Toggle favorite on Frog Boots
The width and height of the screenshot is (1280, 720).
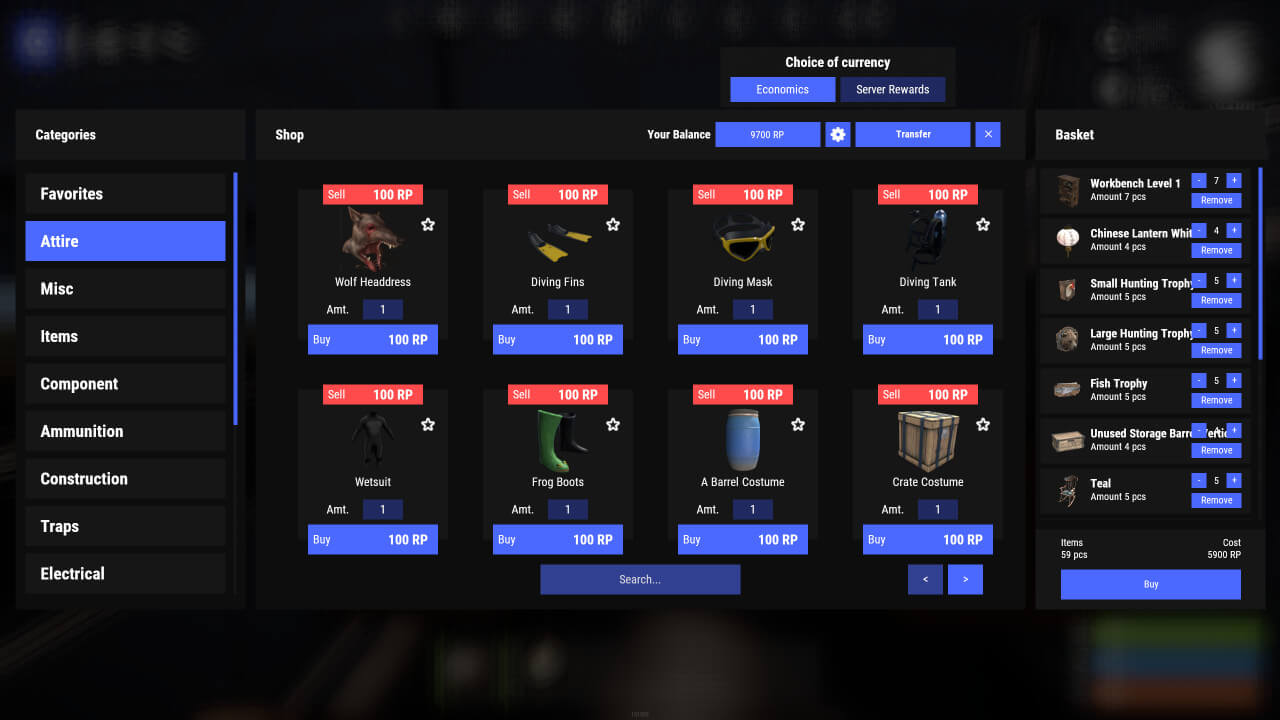click(x=613, y=425)
